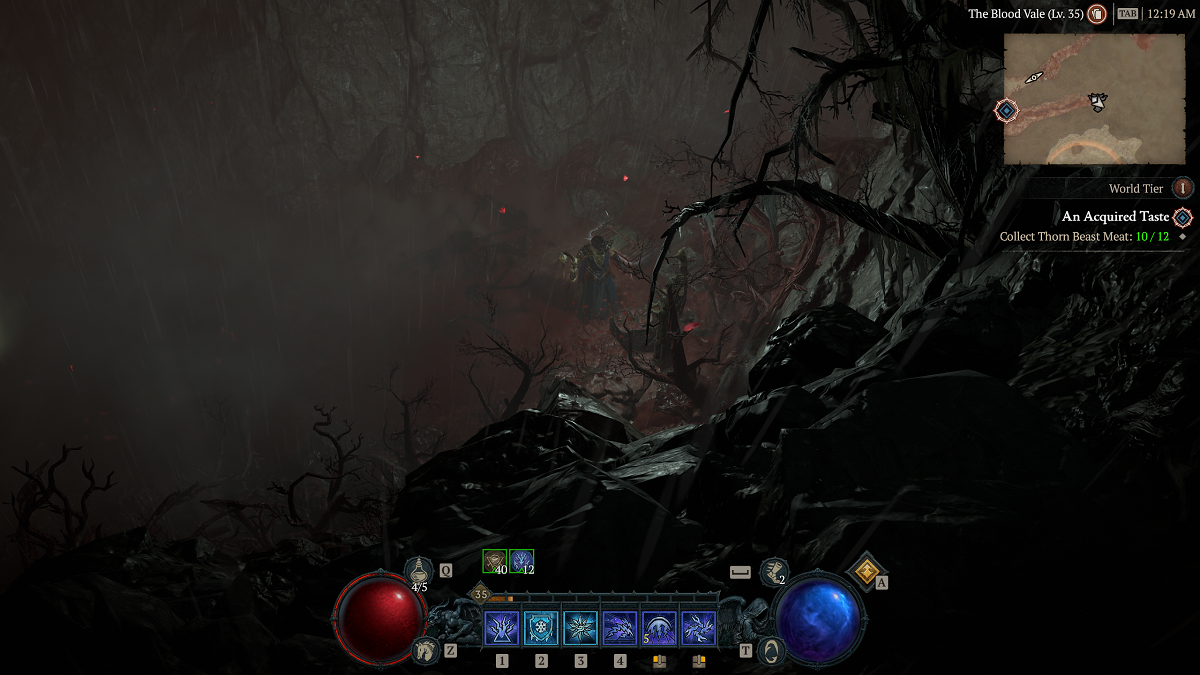Click the town portal swirl icon
This screenshot has height=675, width=1200.
pos(772,650)
